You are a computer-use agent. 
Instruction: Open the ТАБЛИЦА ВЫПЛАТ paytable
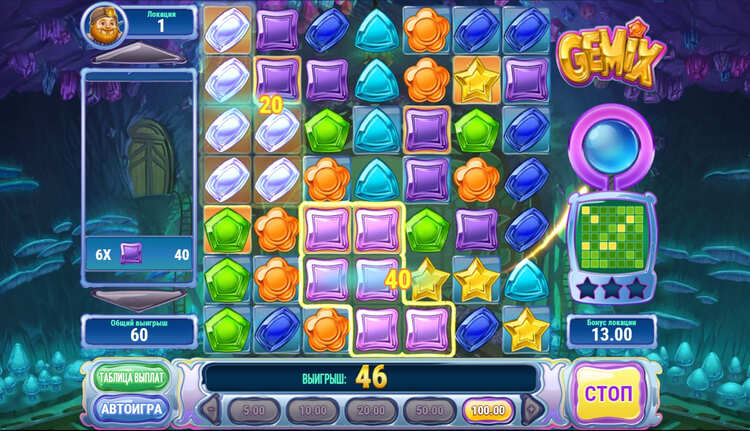pyautogui.click(x=130, y=377)
